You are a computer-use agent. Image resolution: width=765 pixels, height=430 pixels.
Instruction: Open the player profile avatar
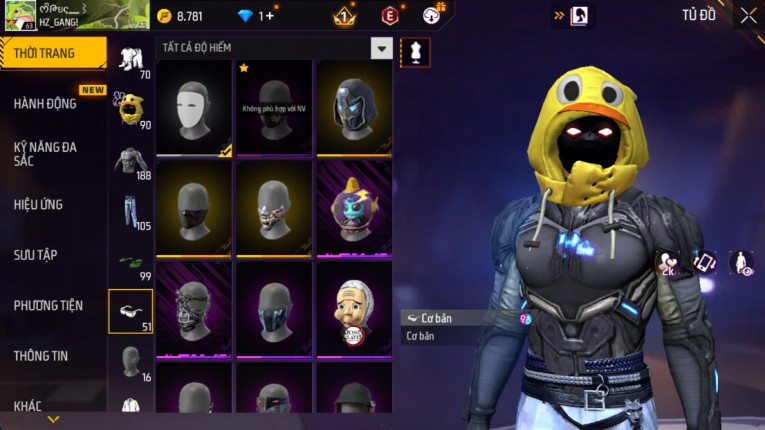point(20,15)
